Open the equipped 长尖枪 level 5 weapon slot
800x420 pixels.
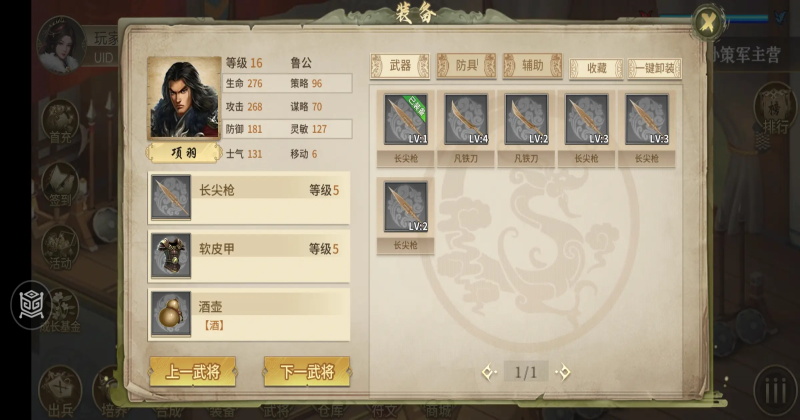click(249, 197)
